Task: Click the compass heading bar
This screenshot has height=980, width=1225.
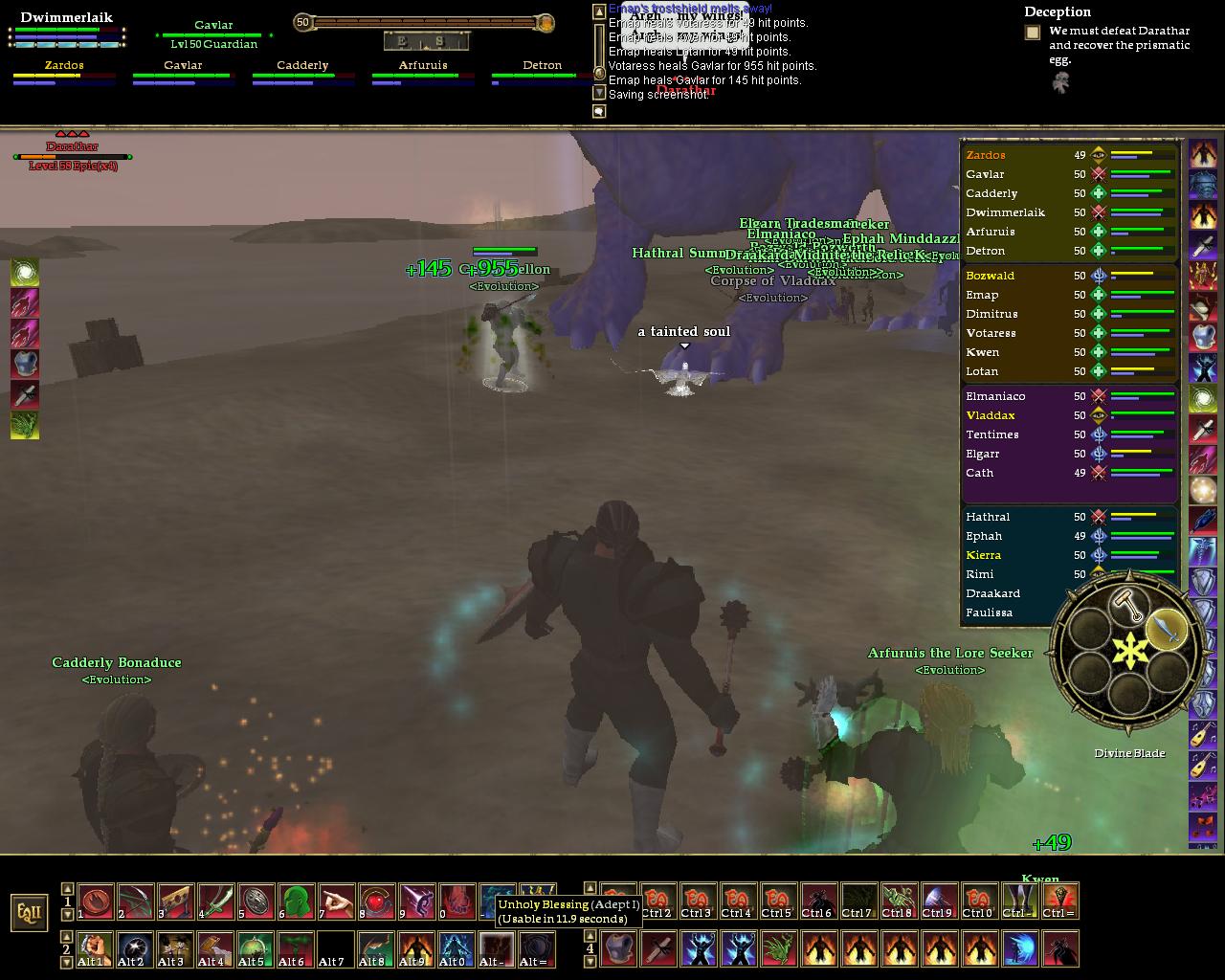Action: pos(427,41)
